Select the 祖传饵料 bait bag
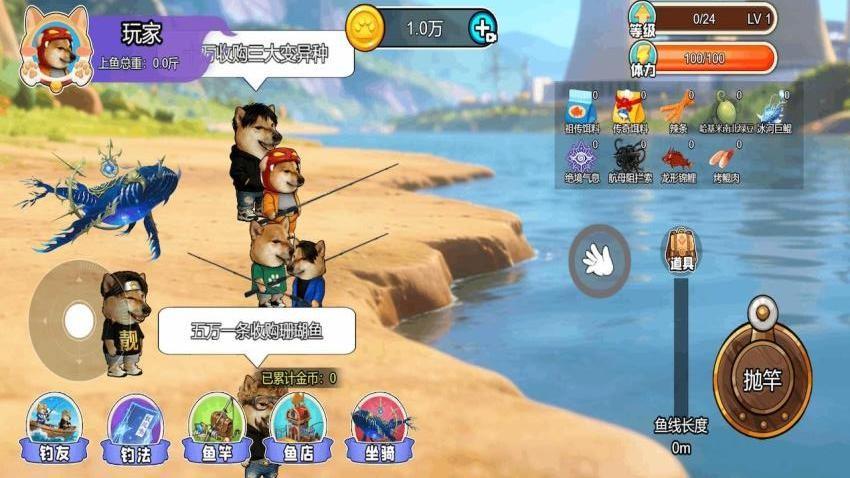 581,110
